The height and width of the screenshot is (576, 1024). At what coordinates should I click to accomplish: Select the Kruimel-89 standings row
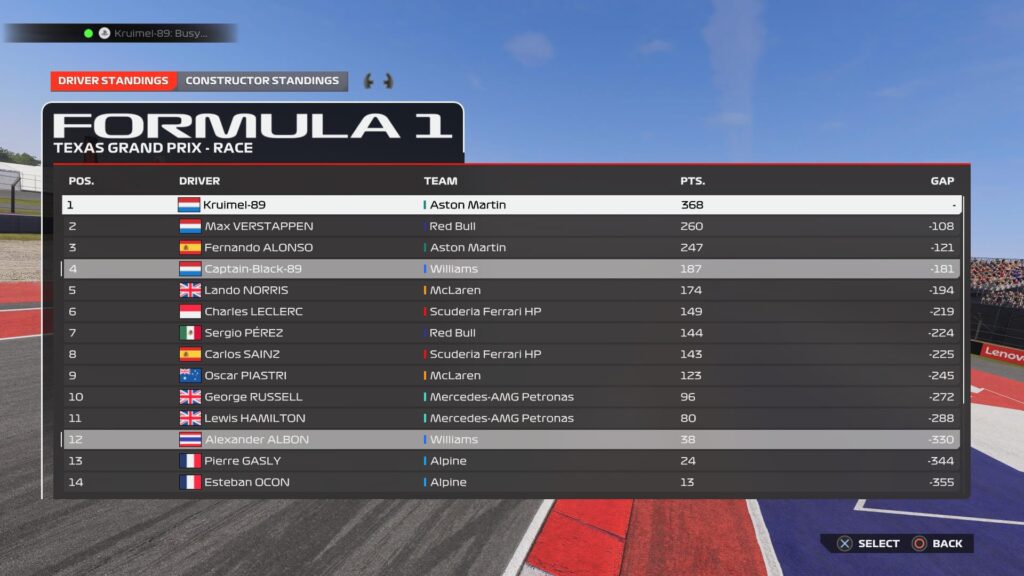(x=511, y=205)
